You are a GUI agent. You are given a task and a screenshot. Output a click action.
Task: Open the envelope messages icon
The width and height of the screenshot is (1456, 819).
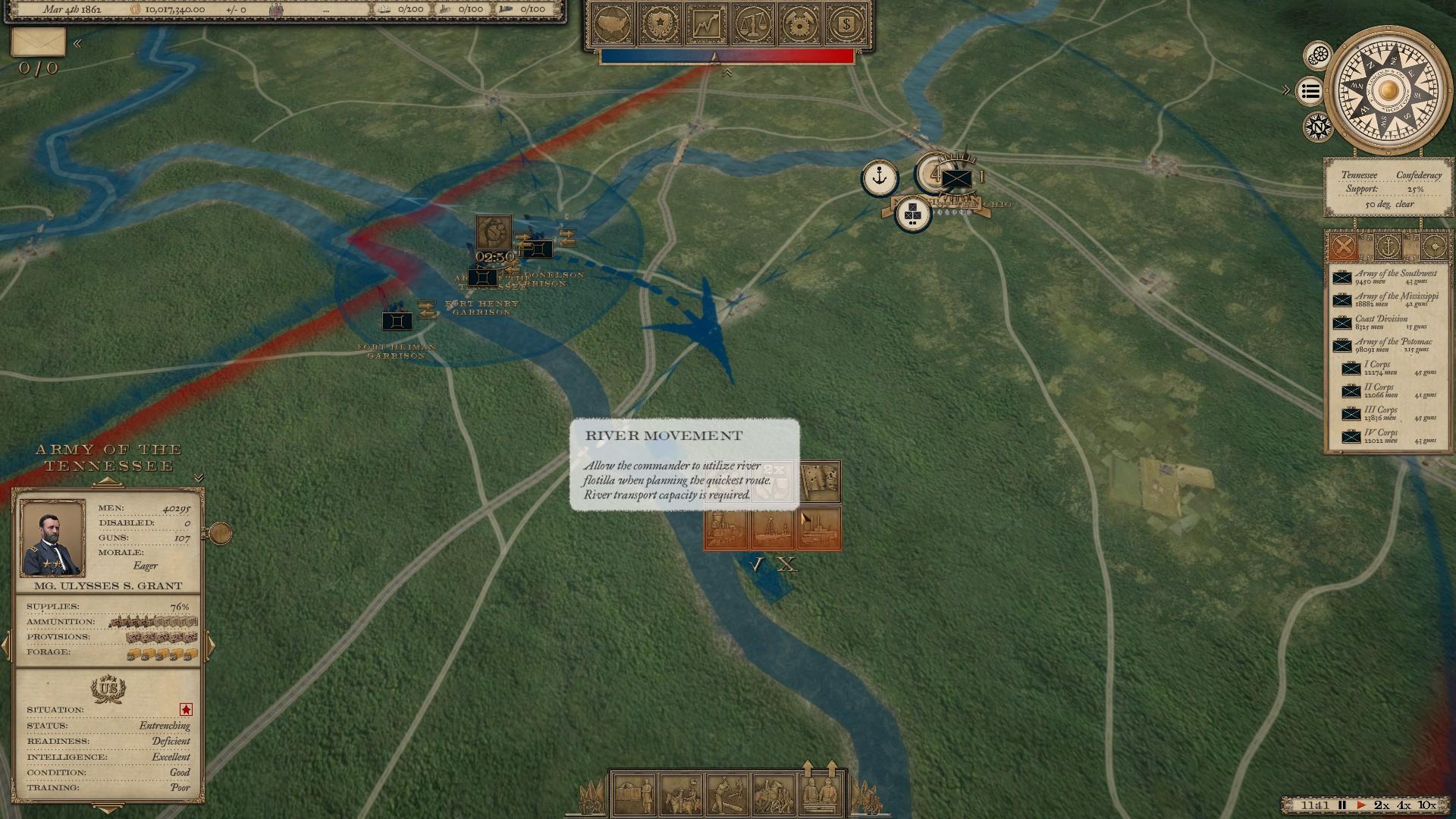click(38, 42)
